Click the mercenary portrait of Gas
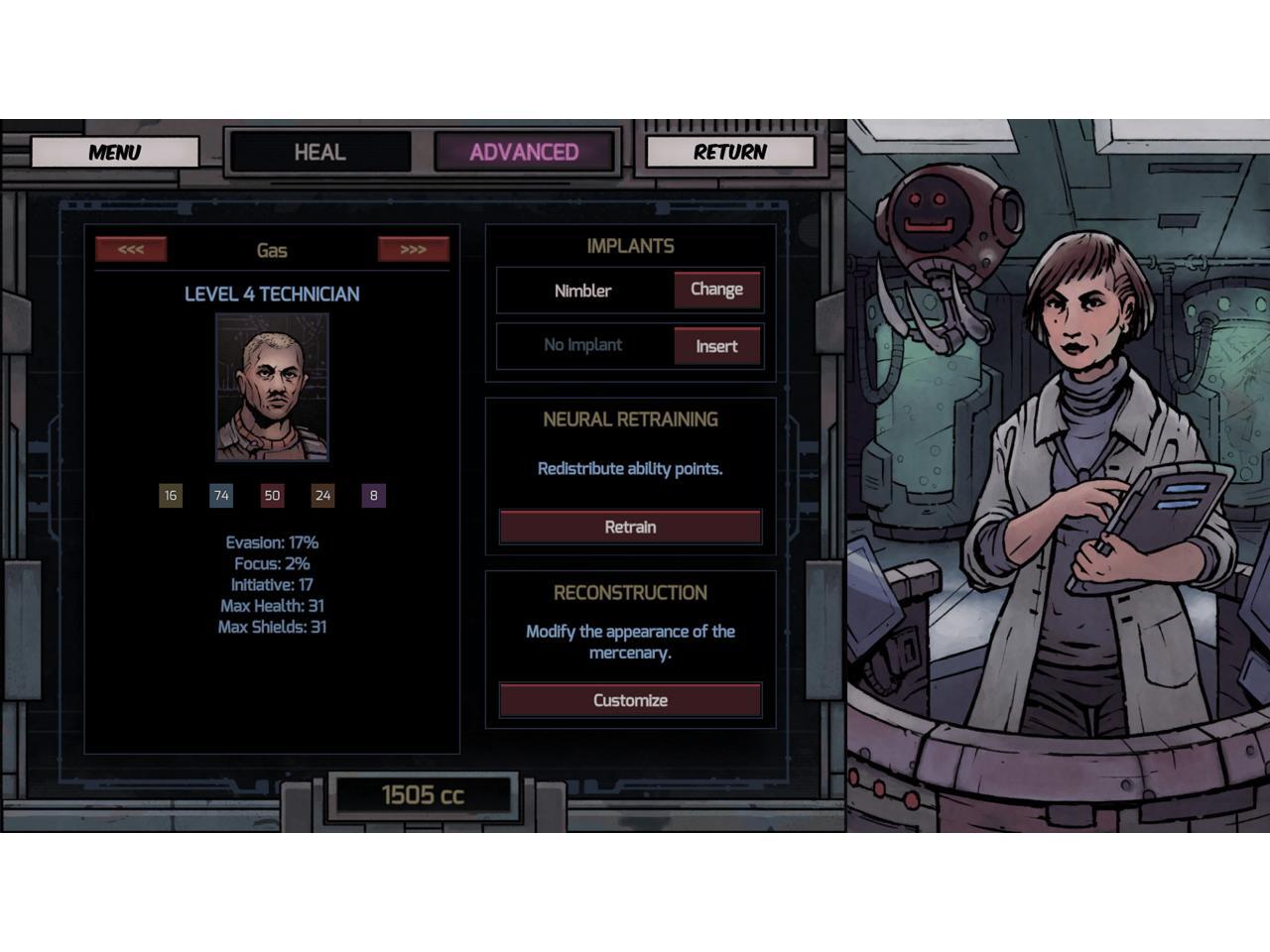The width and height of the screenshot is (1270, 952). [272, 387]
